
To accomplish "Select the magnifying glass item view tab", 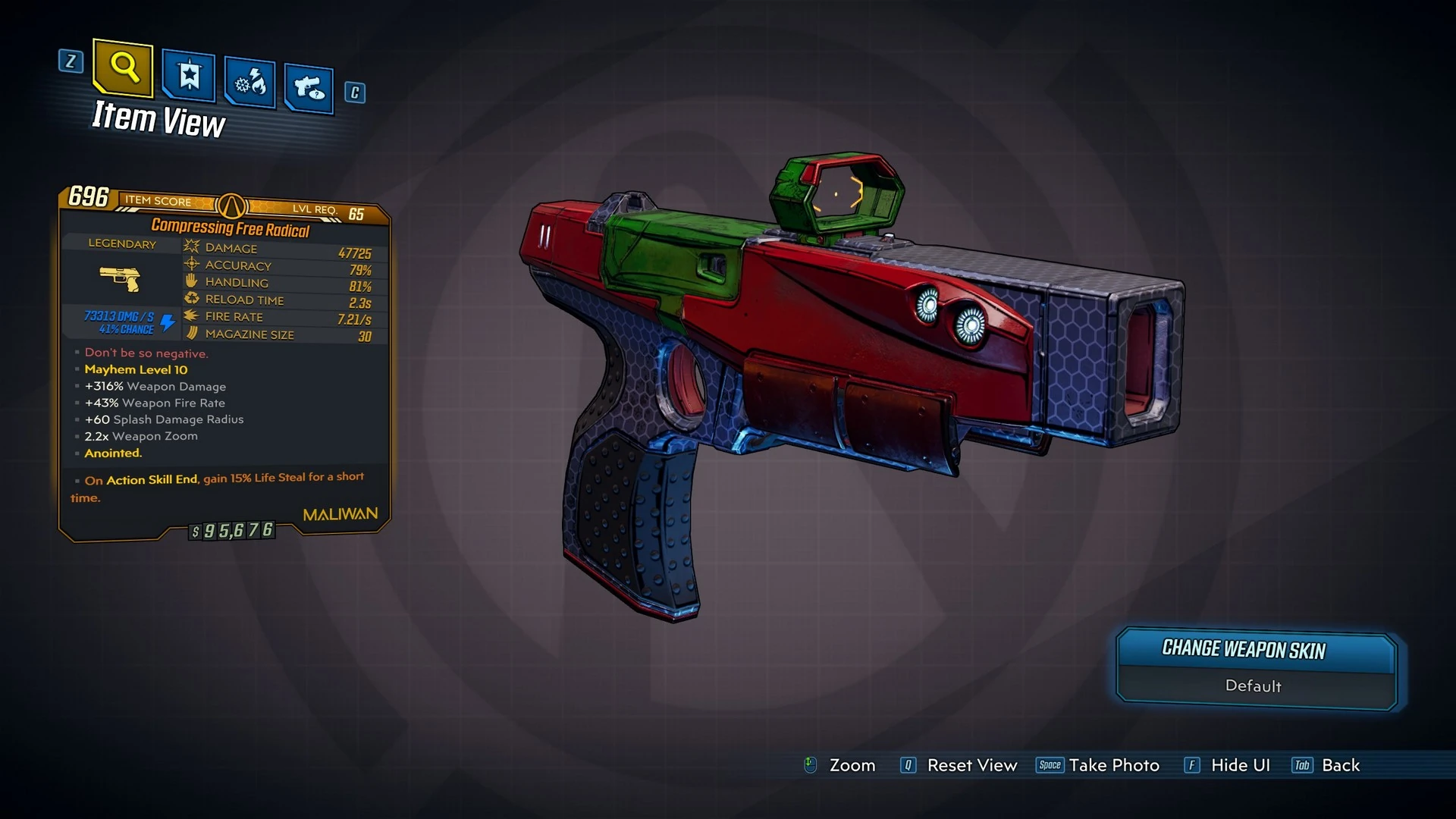I will pos(123,68).
